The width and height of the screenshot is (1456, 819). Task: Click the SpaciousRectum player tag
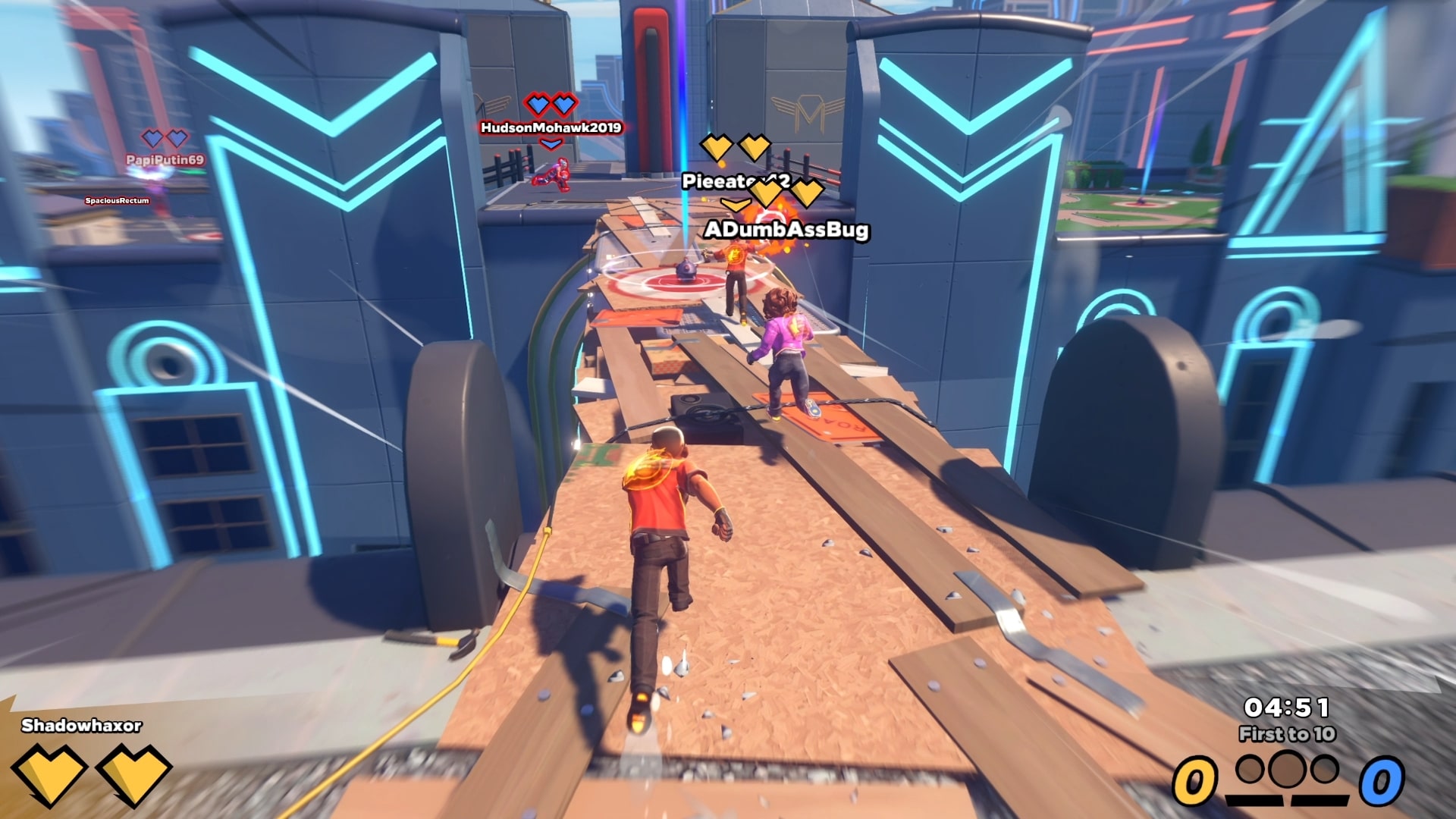(x=116, y=199)
